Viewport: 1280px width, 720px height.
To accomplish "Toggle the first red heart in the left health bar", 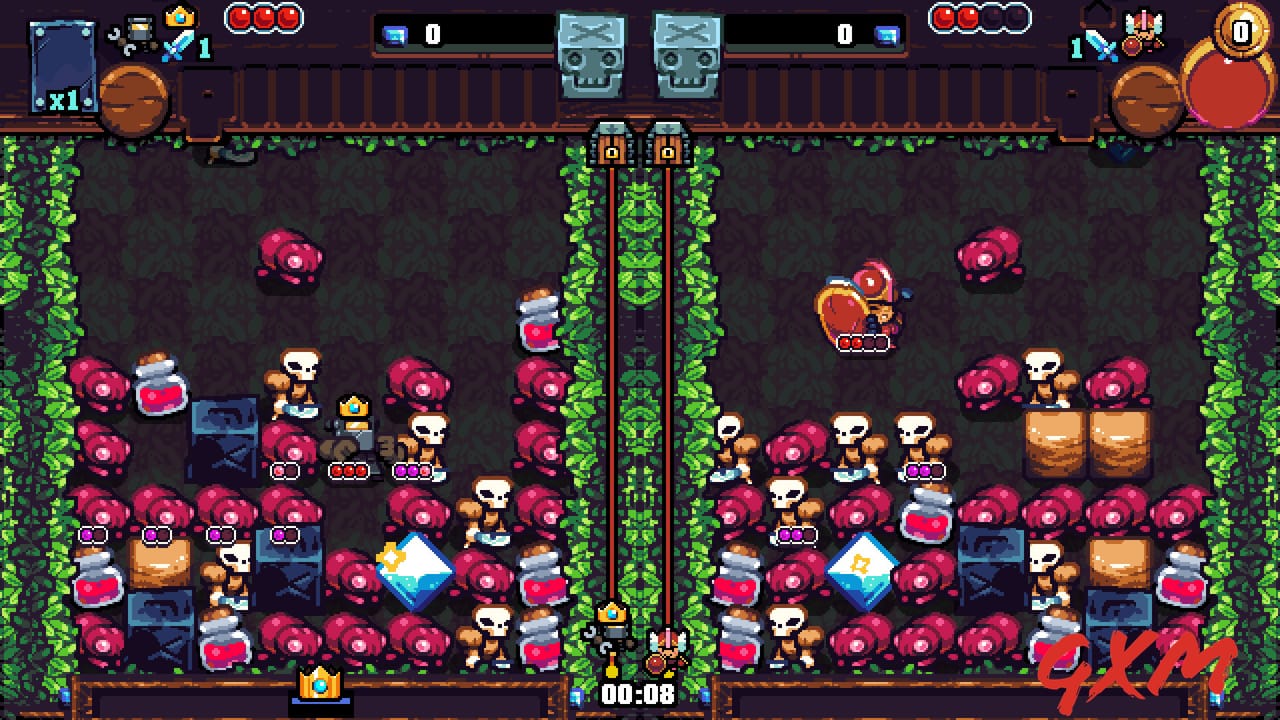I will [238, 16].
